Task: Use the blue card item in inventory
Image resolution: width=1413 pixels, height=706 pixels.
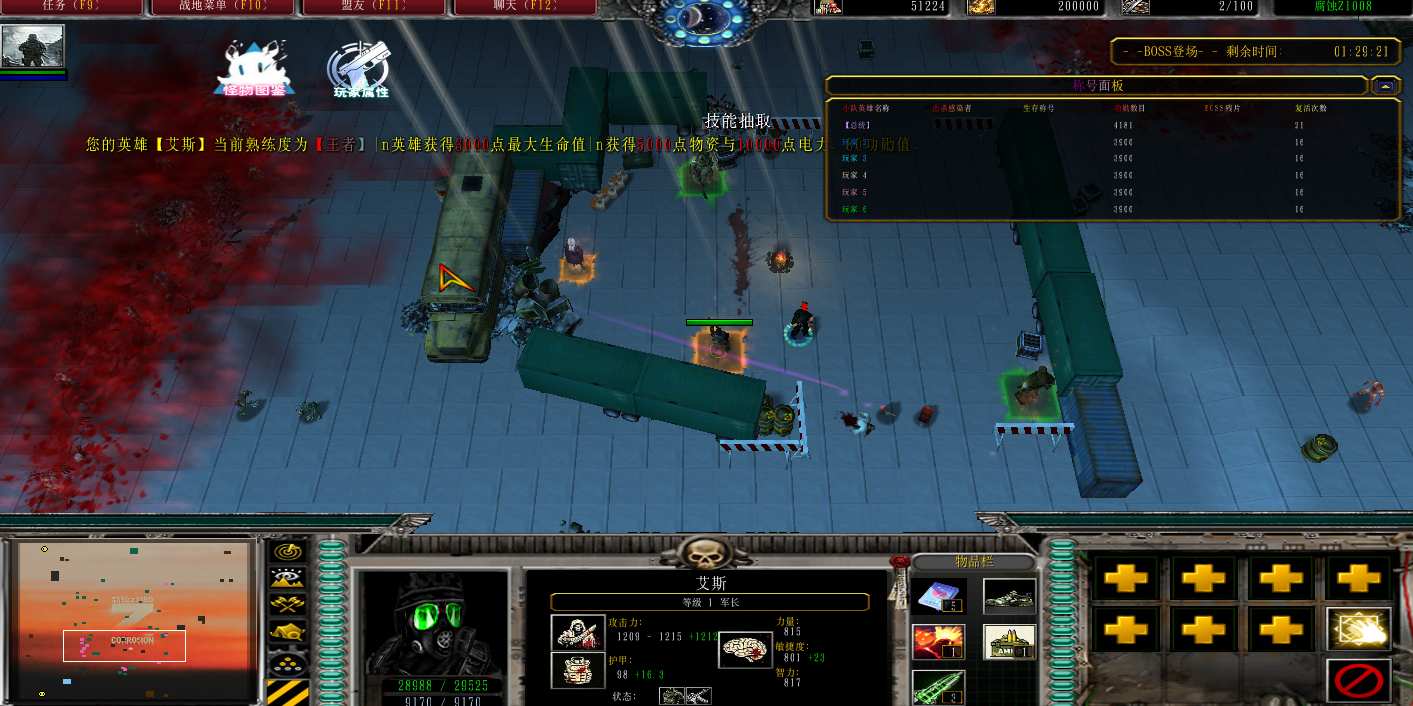Action: pyautogui.click(x=940, y=596)
